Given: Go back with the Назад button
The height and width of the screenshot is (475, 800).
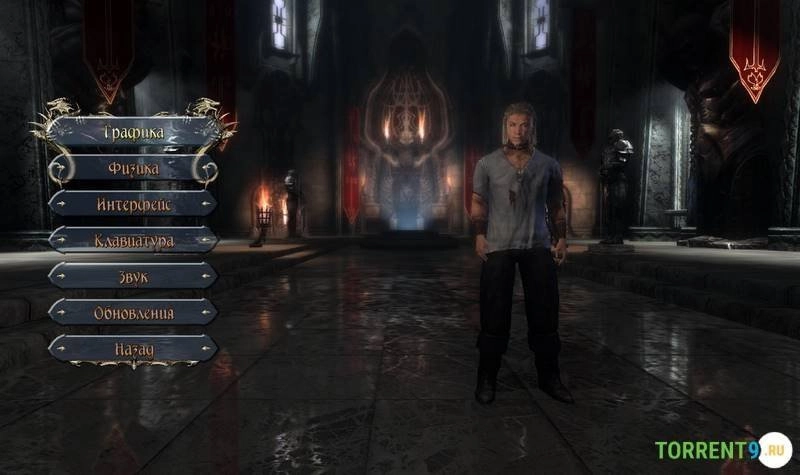Looking at the screenshot, I should click(x=133, y=348).
